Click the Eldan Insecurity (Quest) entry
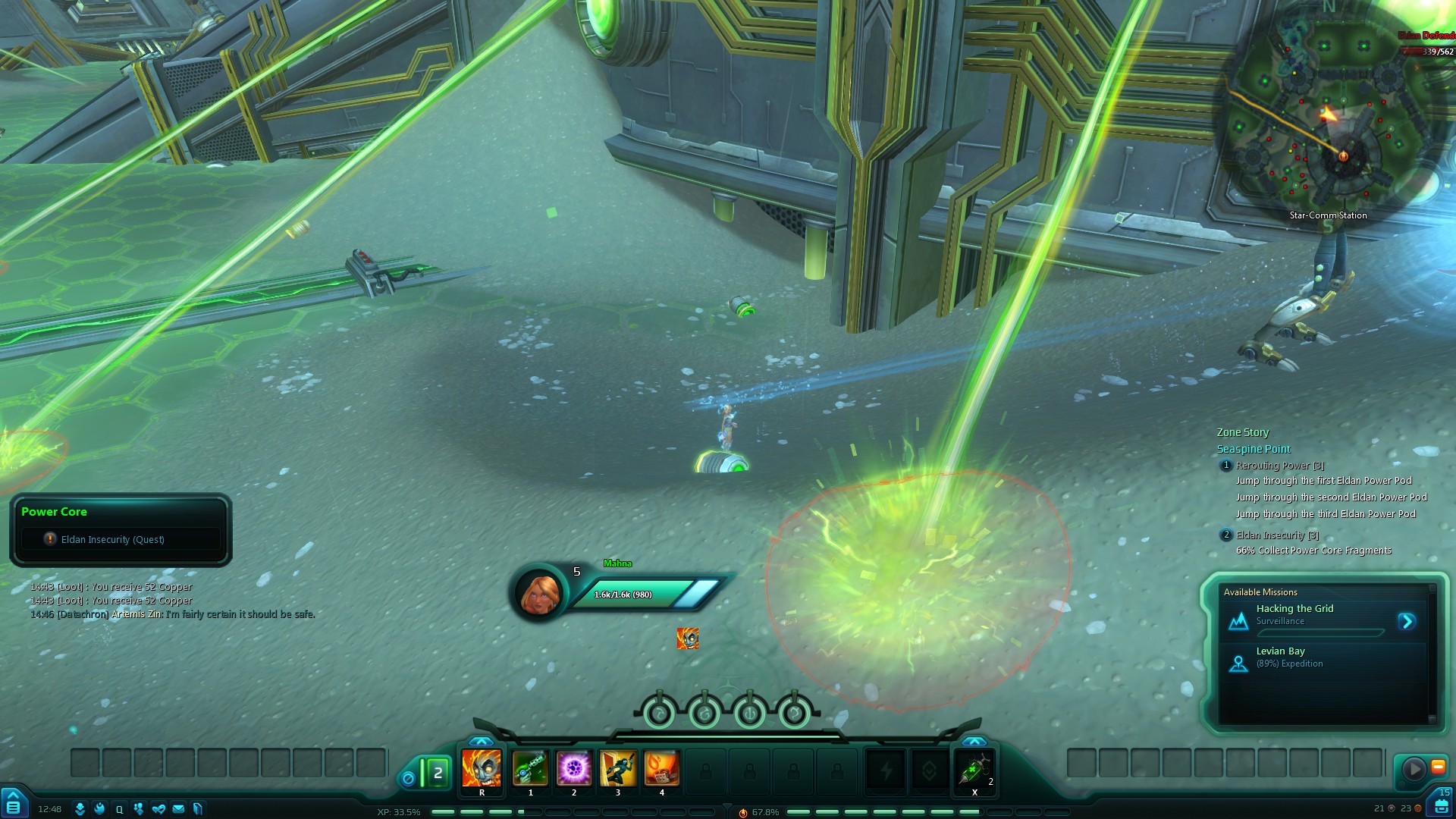The image size is (1456, 819). pyautogui.click(x=112, y=539)
